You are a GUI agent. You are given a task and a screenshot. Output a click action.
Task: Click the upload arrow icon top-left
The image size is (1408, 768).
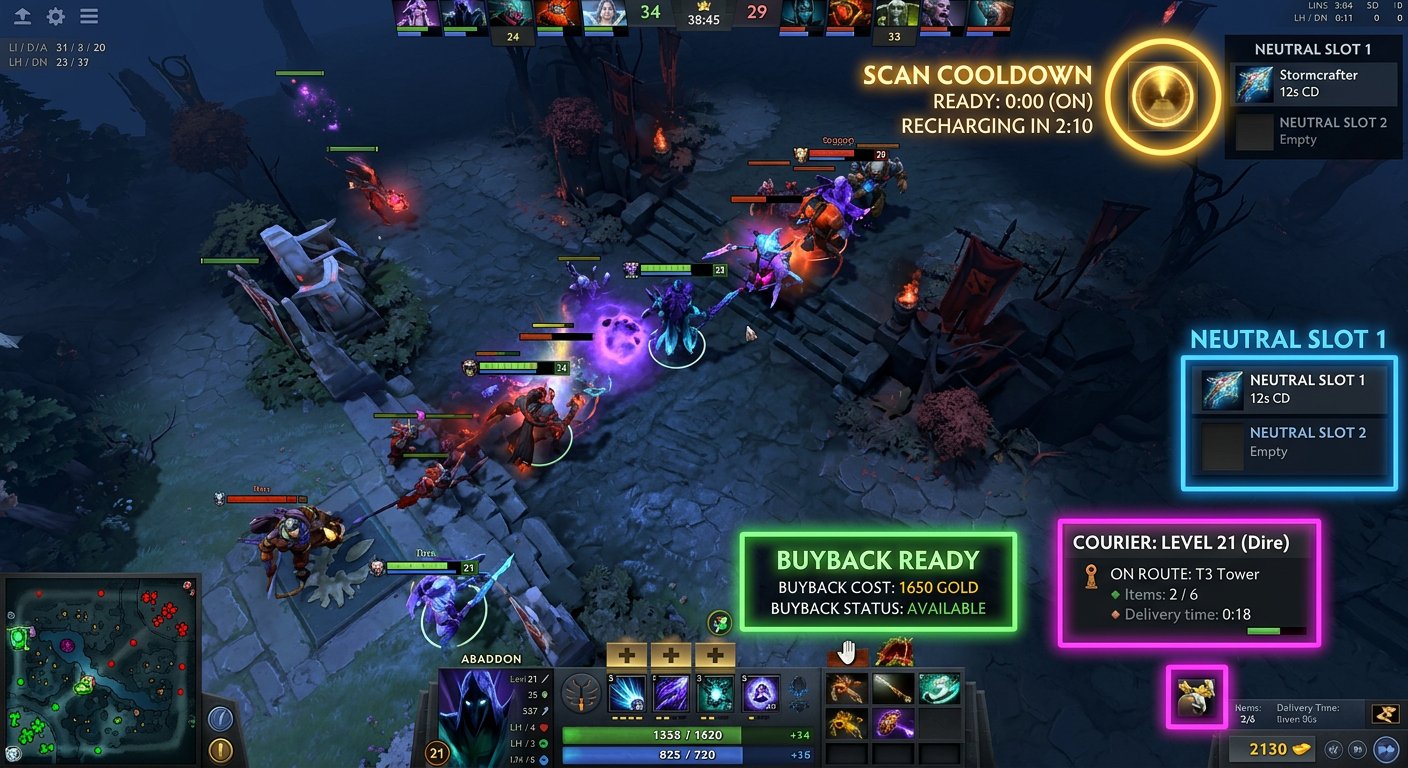pyautogui.click(x=21, y=16)
